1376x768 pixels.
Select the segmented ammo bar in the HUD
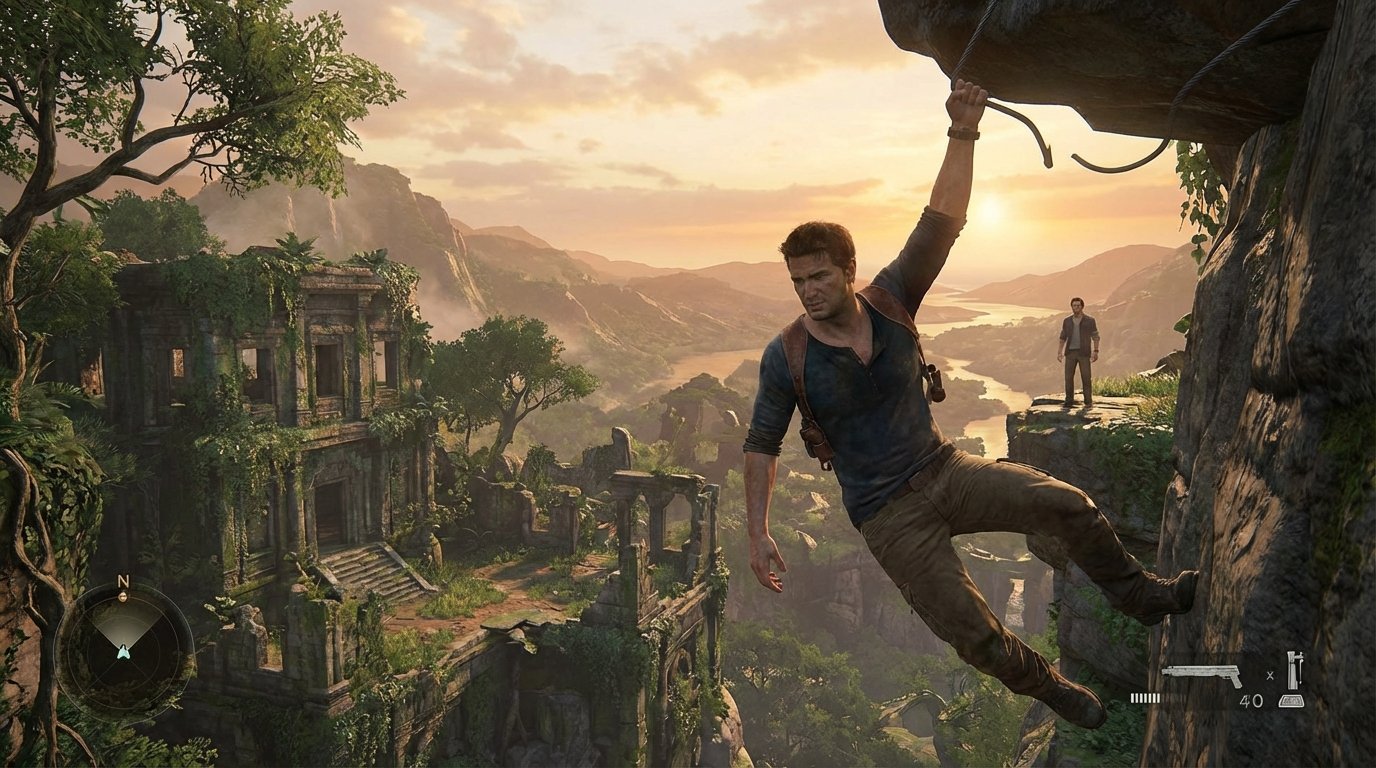(x=1144, y=698)
